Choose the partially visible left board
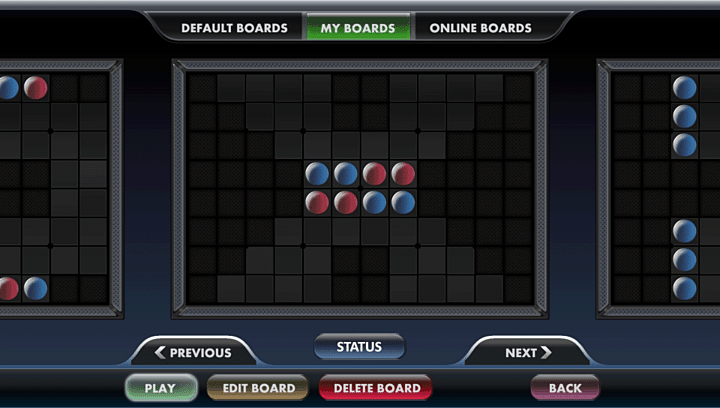The width and height of the screenshot is (720, 408). [x=55, y=188]
